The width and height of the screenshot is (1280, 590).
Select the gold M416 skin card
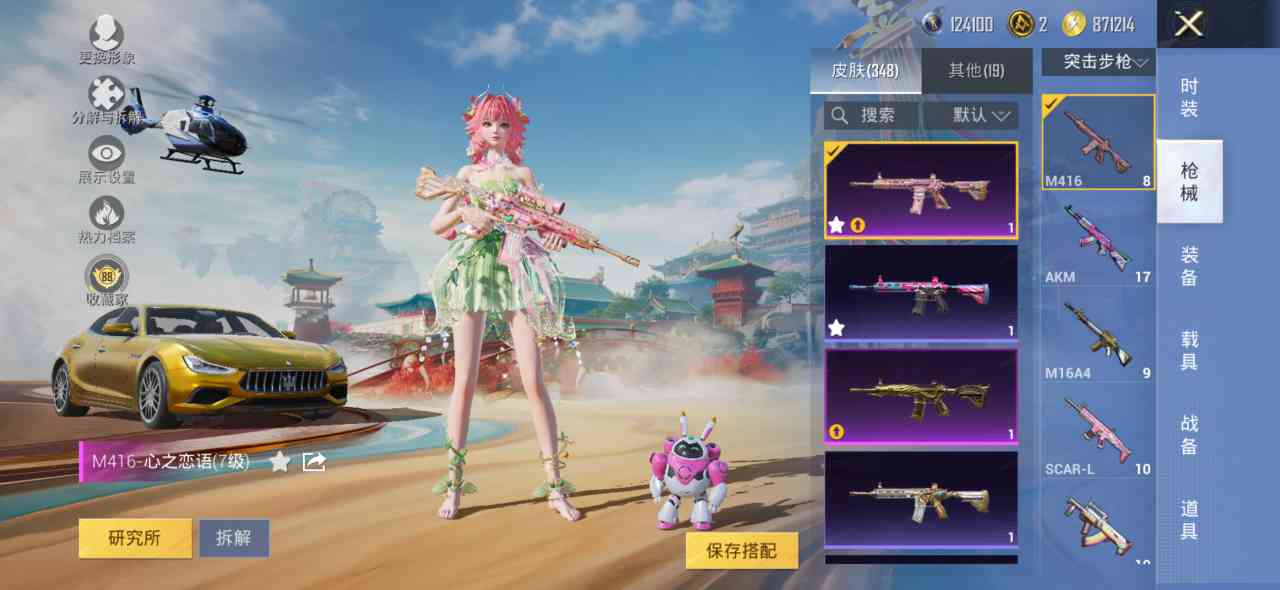[x=920, y=395]
